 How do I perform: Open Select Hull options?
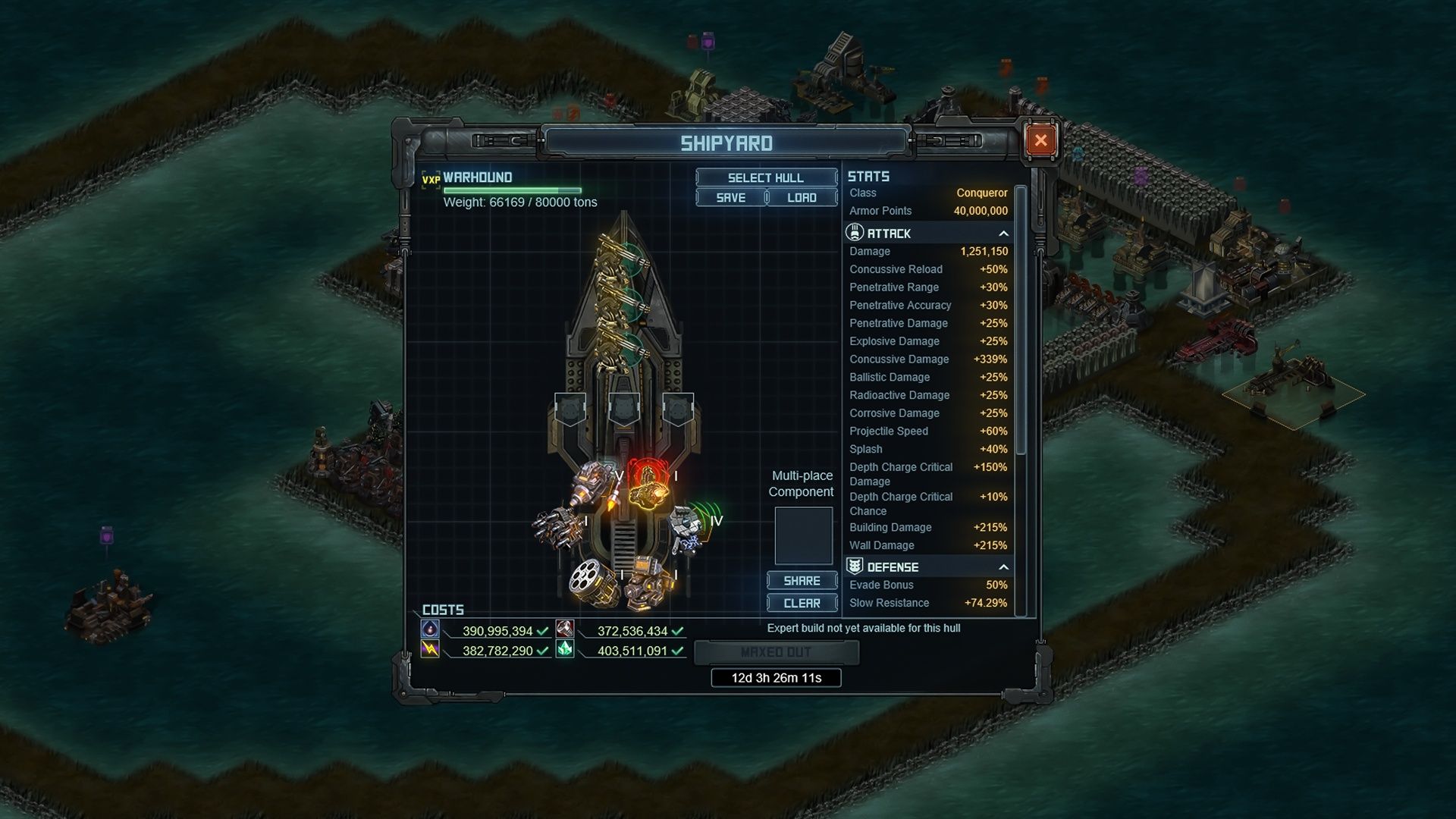(767, 177)
